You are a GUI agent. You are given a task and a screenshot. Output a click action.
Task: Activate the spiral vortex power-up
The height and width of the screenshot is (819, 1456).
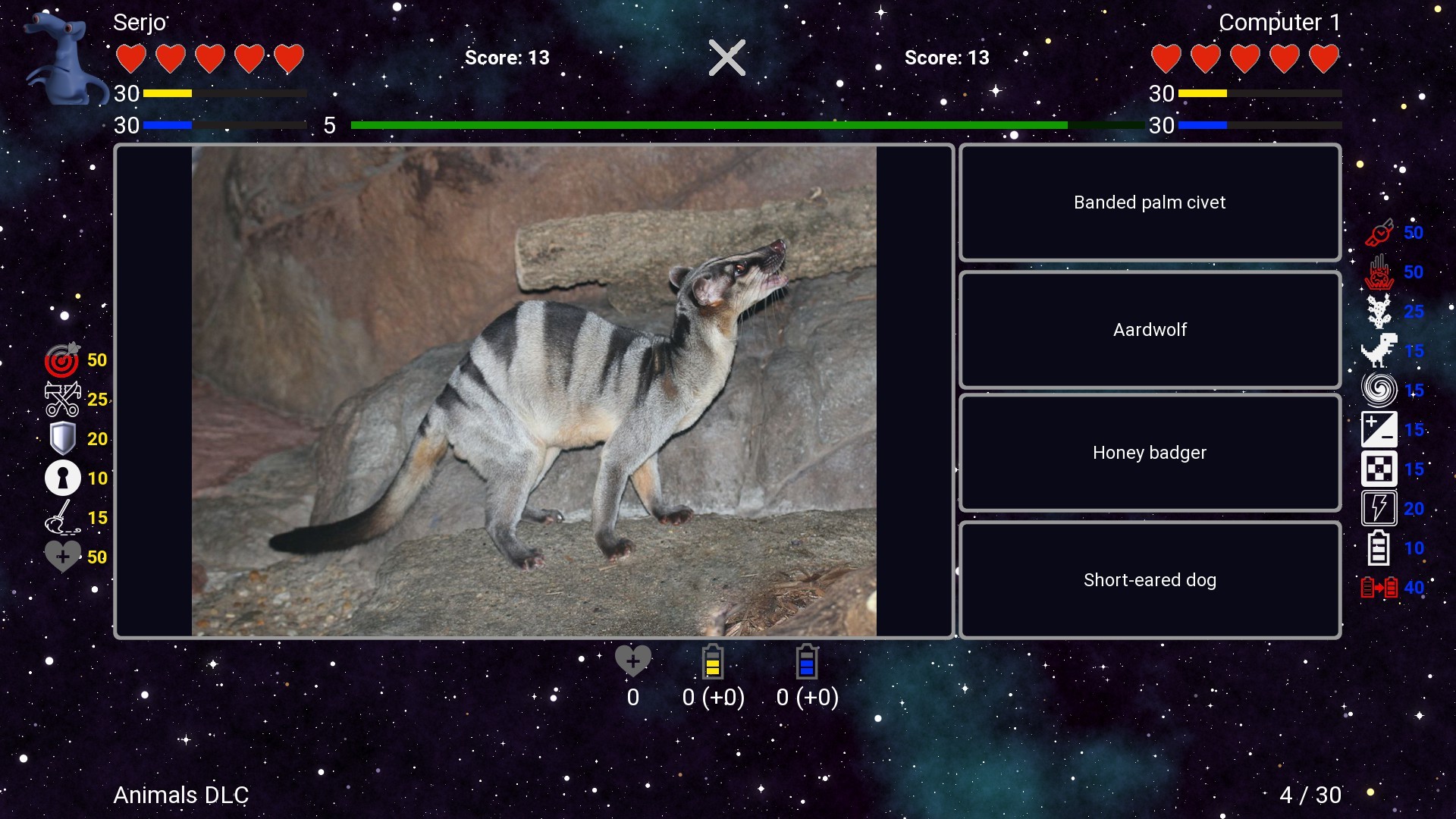1379,390
